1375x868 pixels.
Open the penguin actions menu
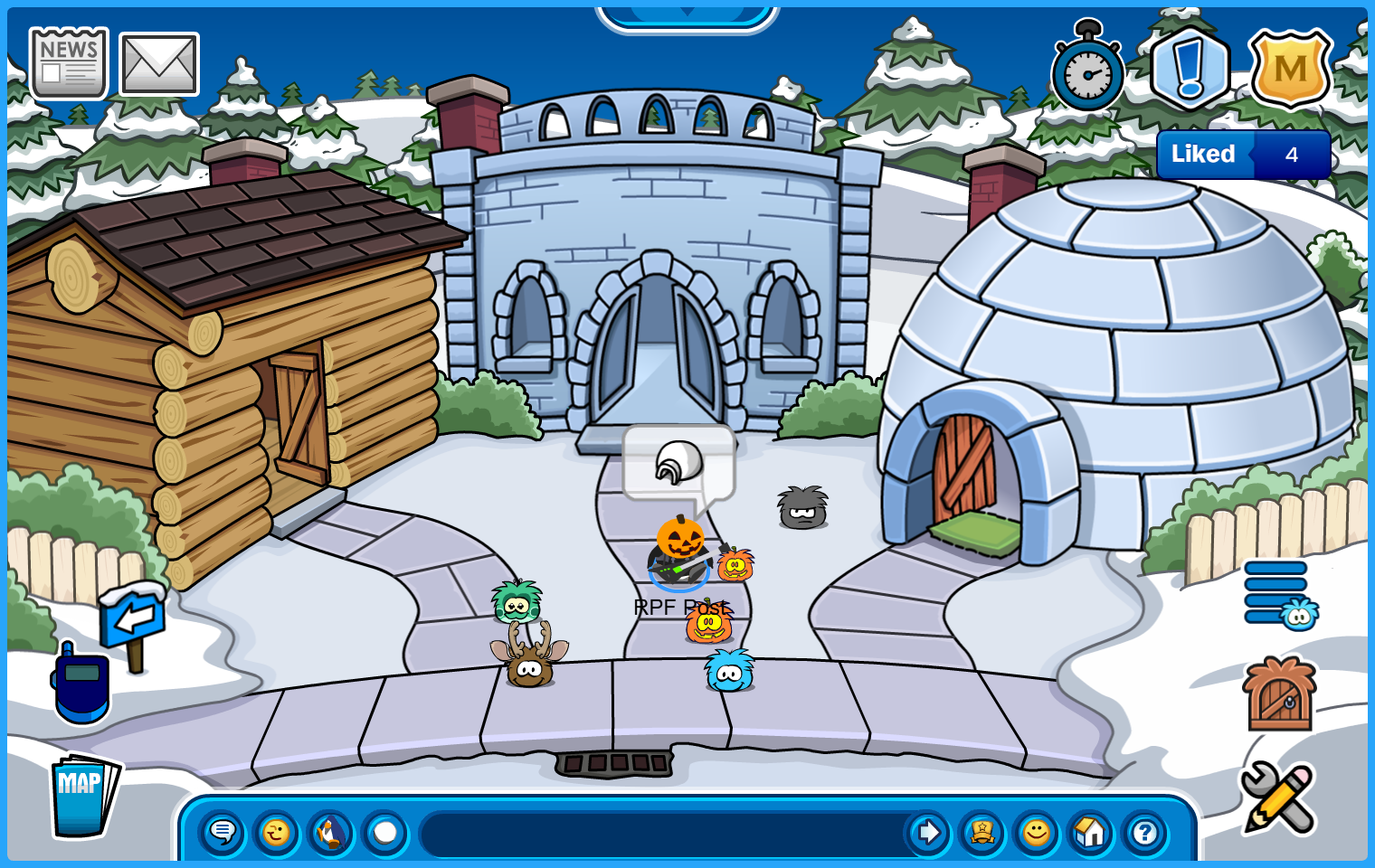pyautogui.click(x=331, y=832)
